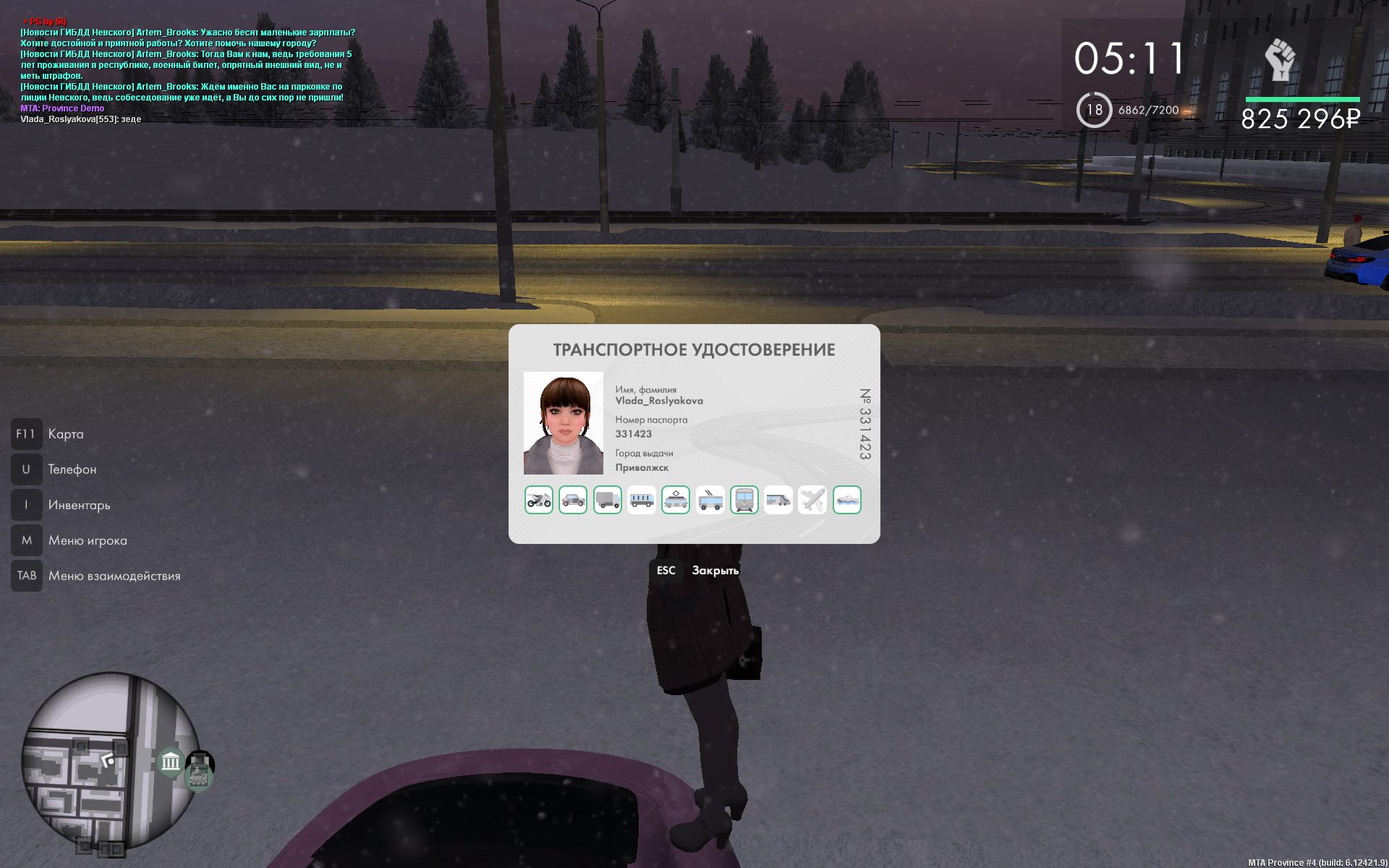Click the side-view express train icon
Image resolution: width=1389 pixels, height=868 pixels.
(778, 500)
